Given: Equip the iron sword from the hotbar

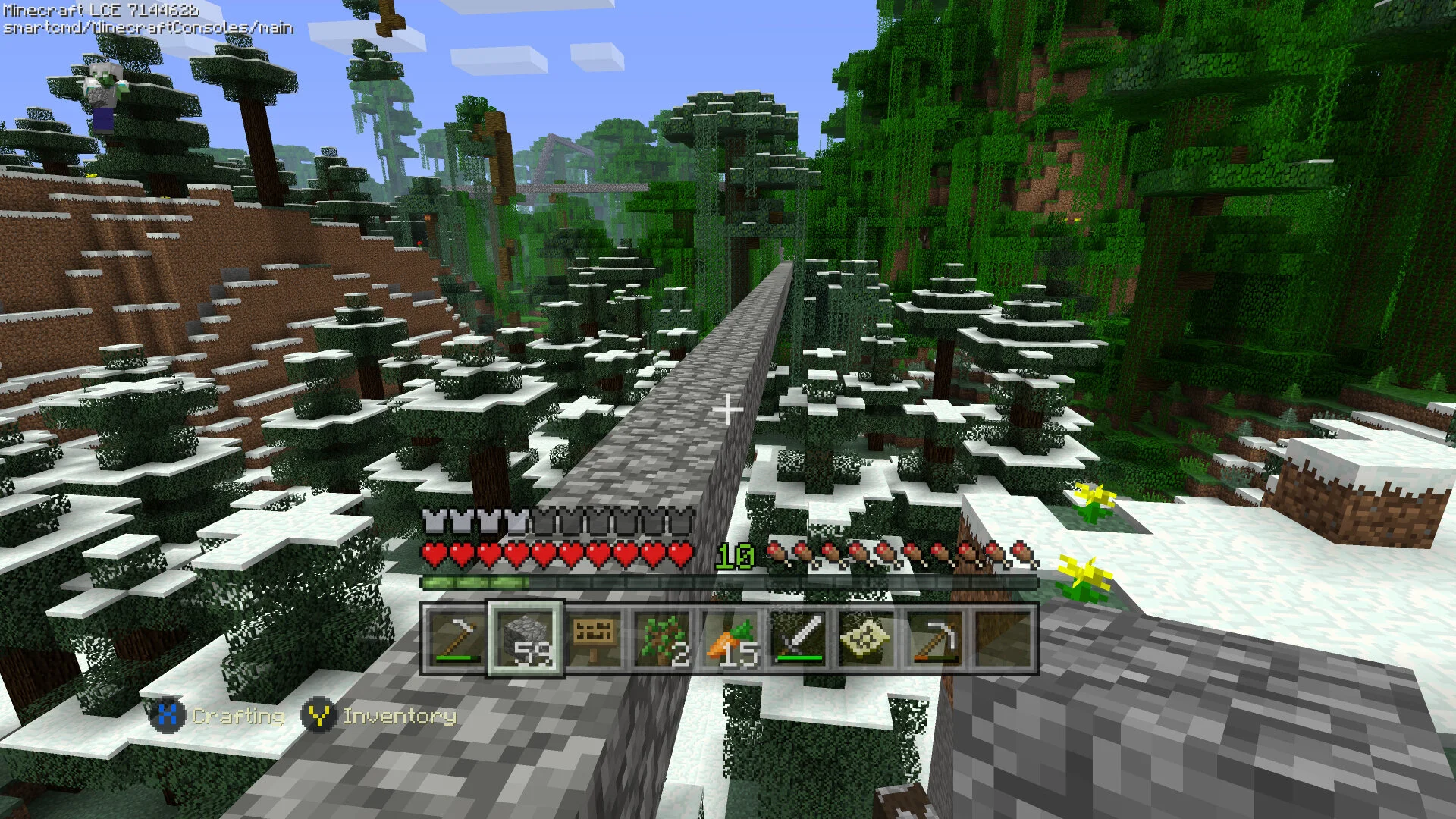Looking at the screenshot, I should point(798,639).
